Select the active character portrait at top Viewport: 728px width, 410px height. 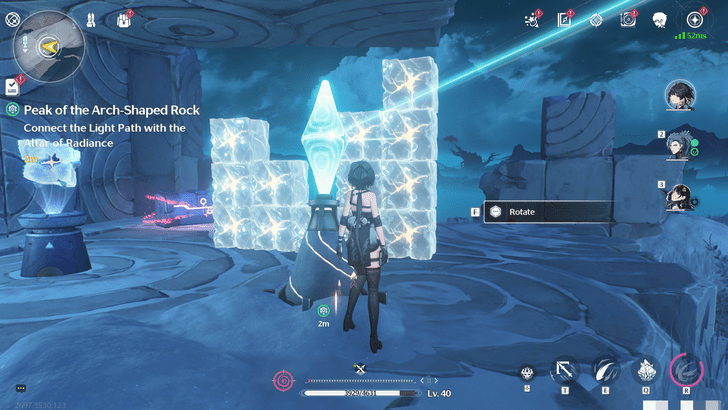681,94
